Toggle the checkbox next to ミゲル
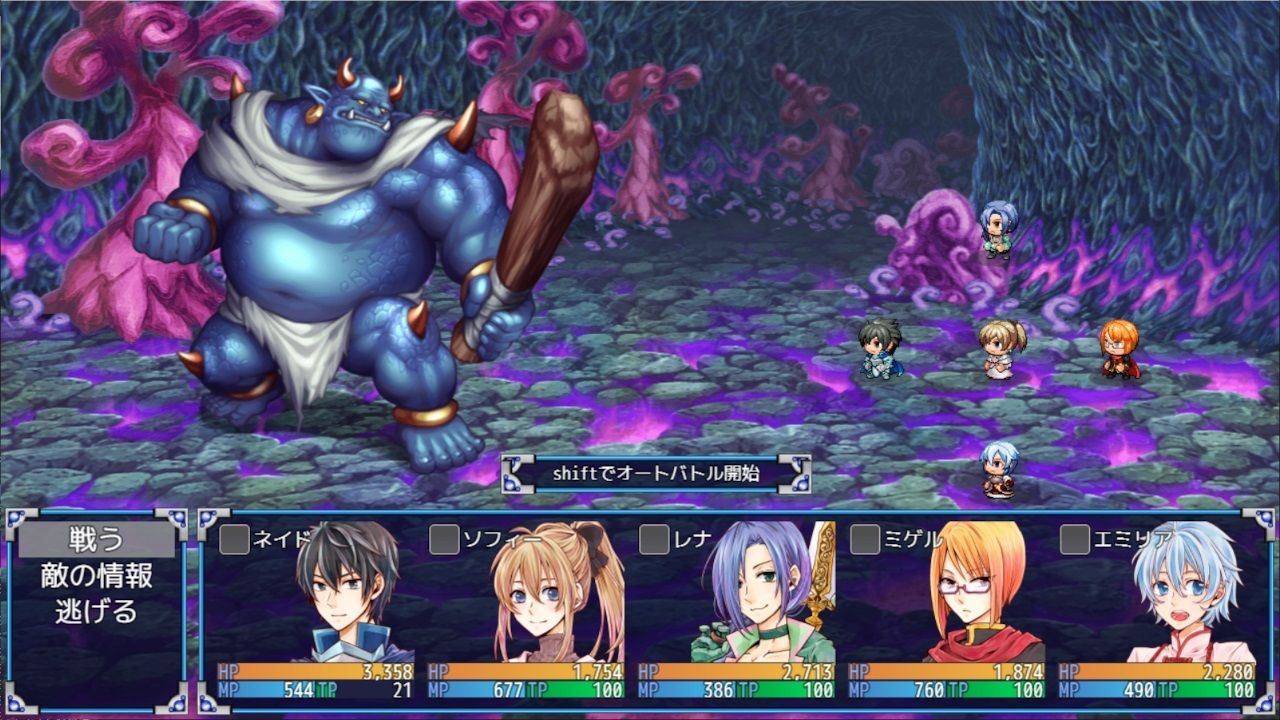Screen dimensions: 1280x720 (866, 536)
